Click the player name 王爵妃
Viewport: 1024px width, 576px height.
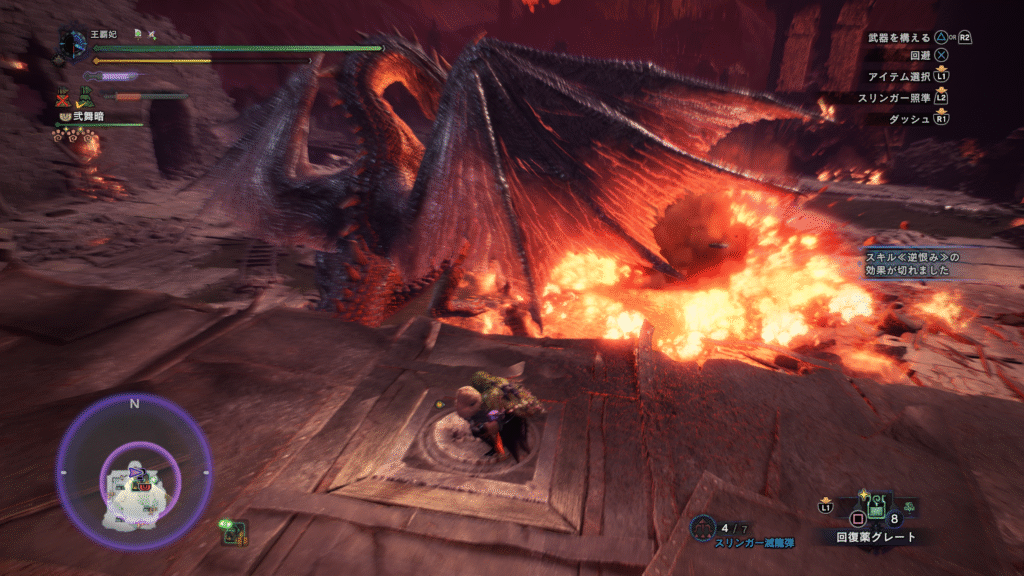click(105, 37)
